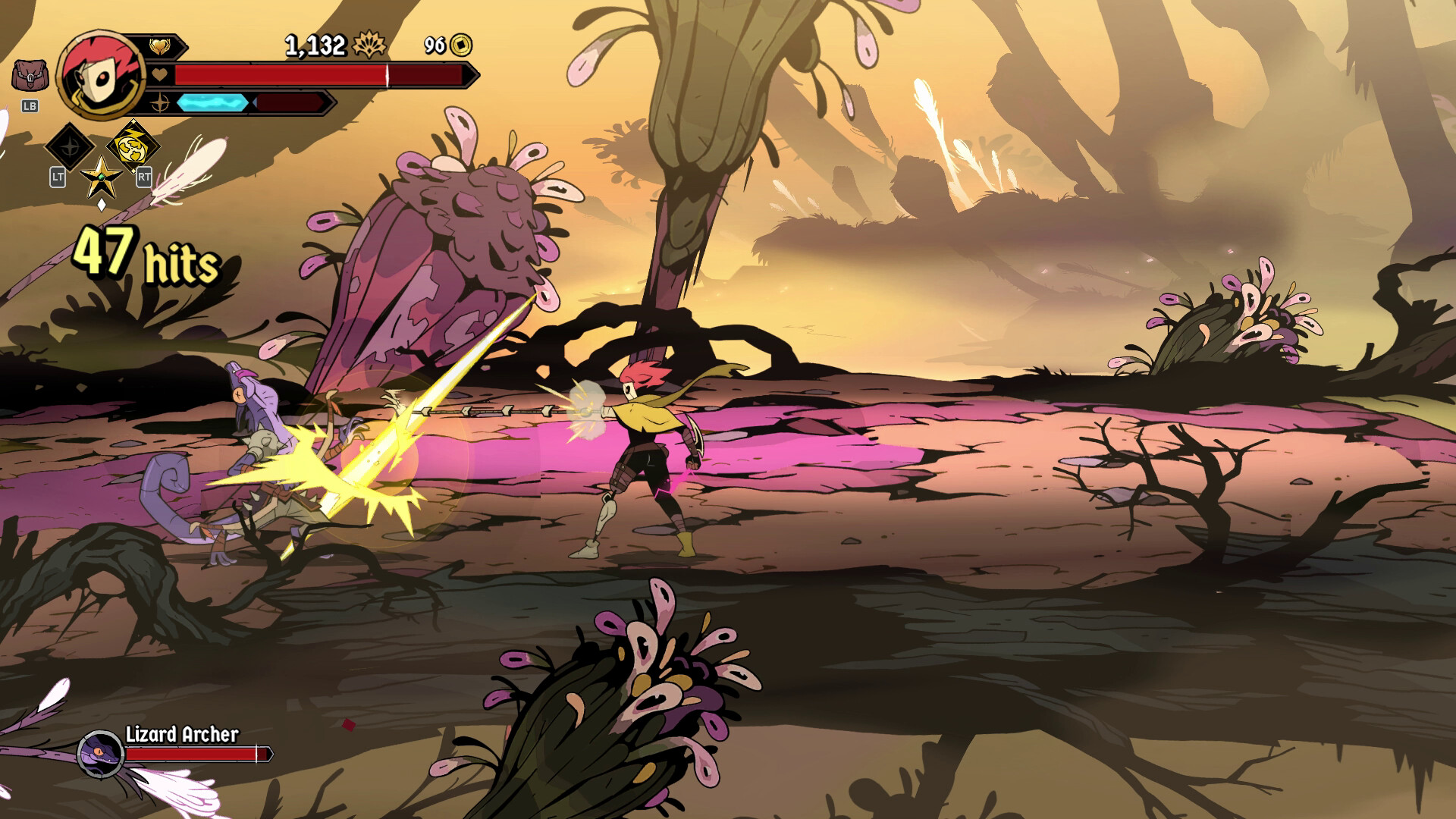The height and width of the screenshot is (819, 1456).
Task: Click the golden winged heart icon
Action: 160,46
